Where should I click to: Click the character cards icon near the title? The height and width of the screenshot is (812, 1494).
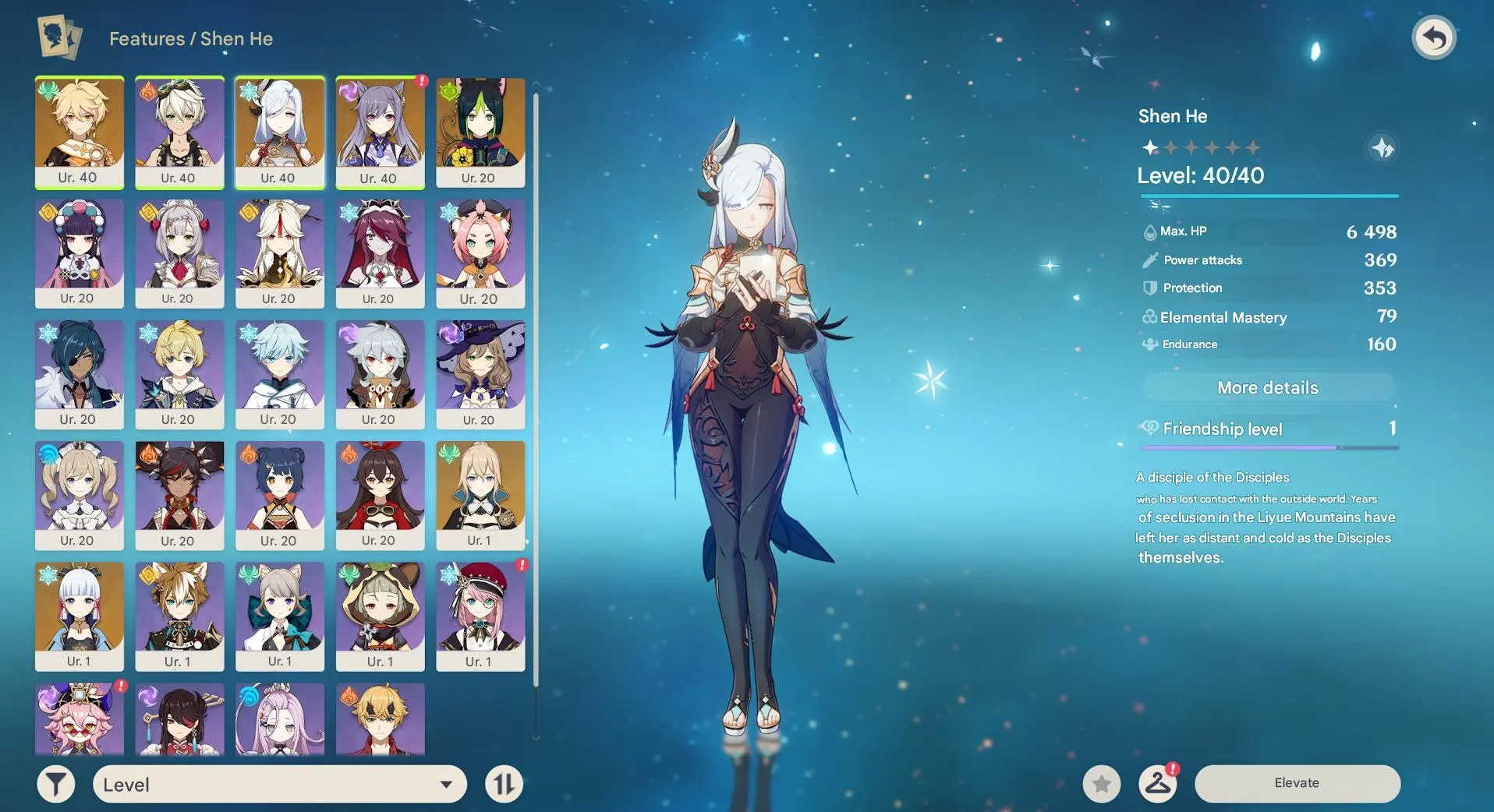pos(60,38)
